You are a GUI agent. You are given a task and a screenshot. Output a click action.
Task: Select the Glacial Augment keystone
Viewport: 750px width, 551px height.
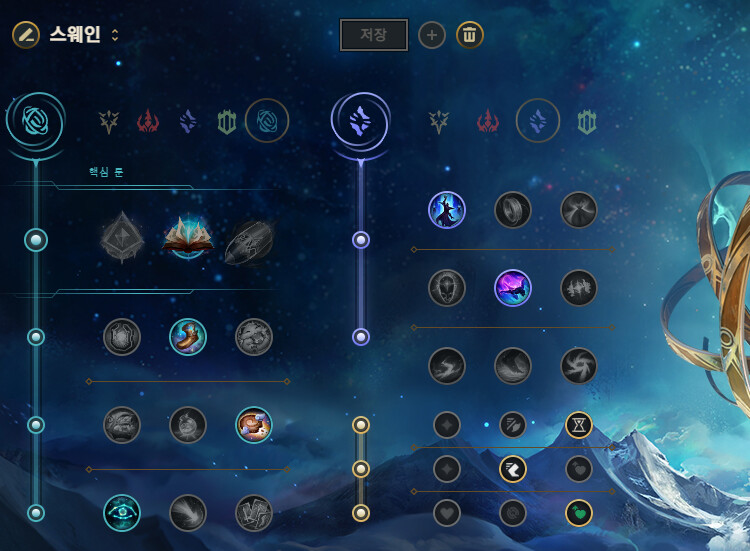coord(122,239)
